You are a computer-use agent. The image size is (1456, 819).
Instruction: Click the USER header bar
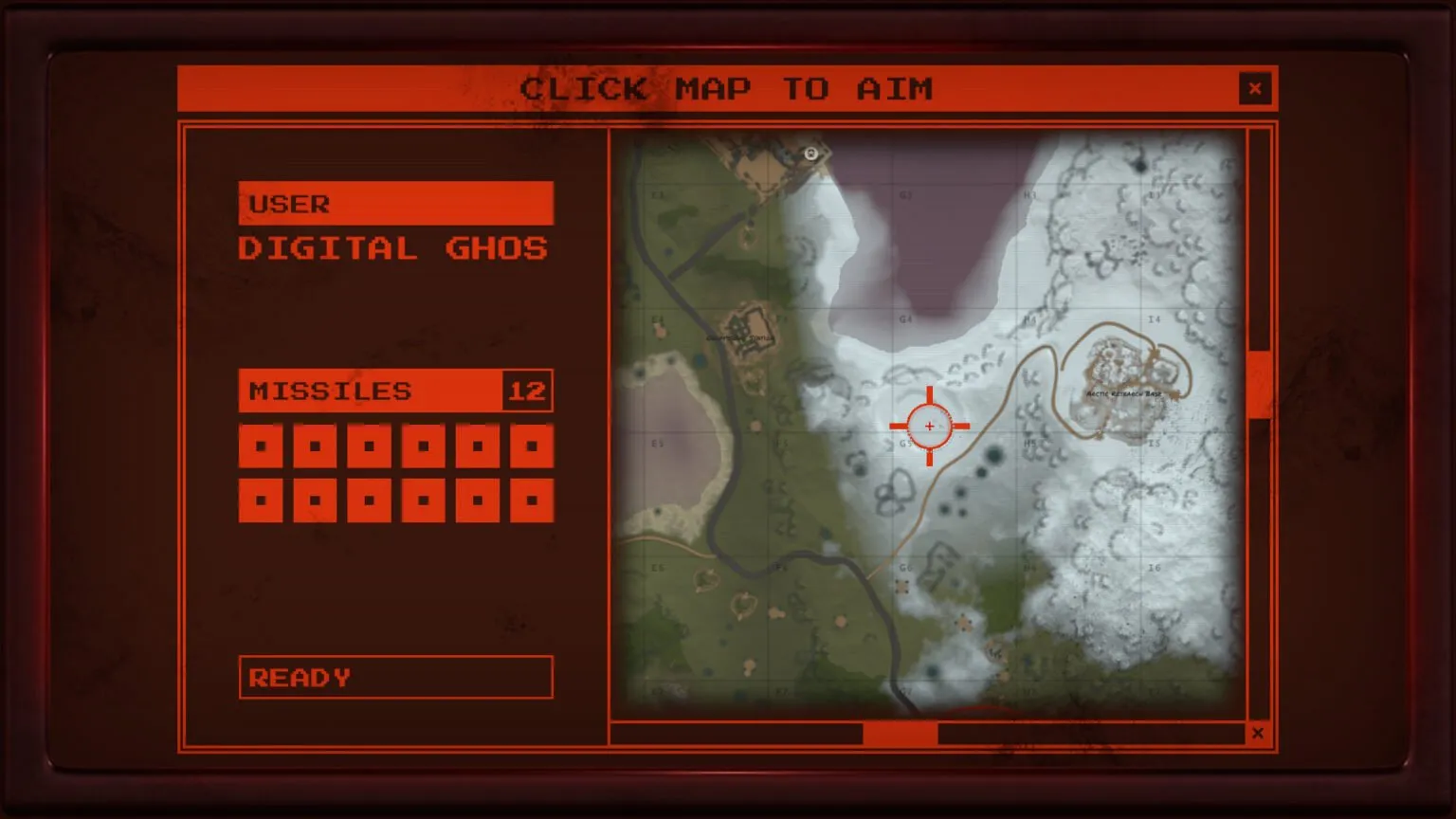[395, 202]
